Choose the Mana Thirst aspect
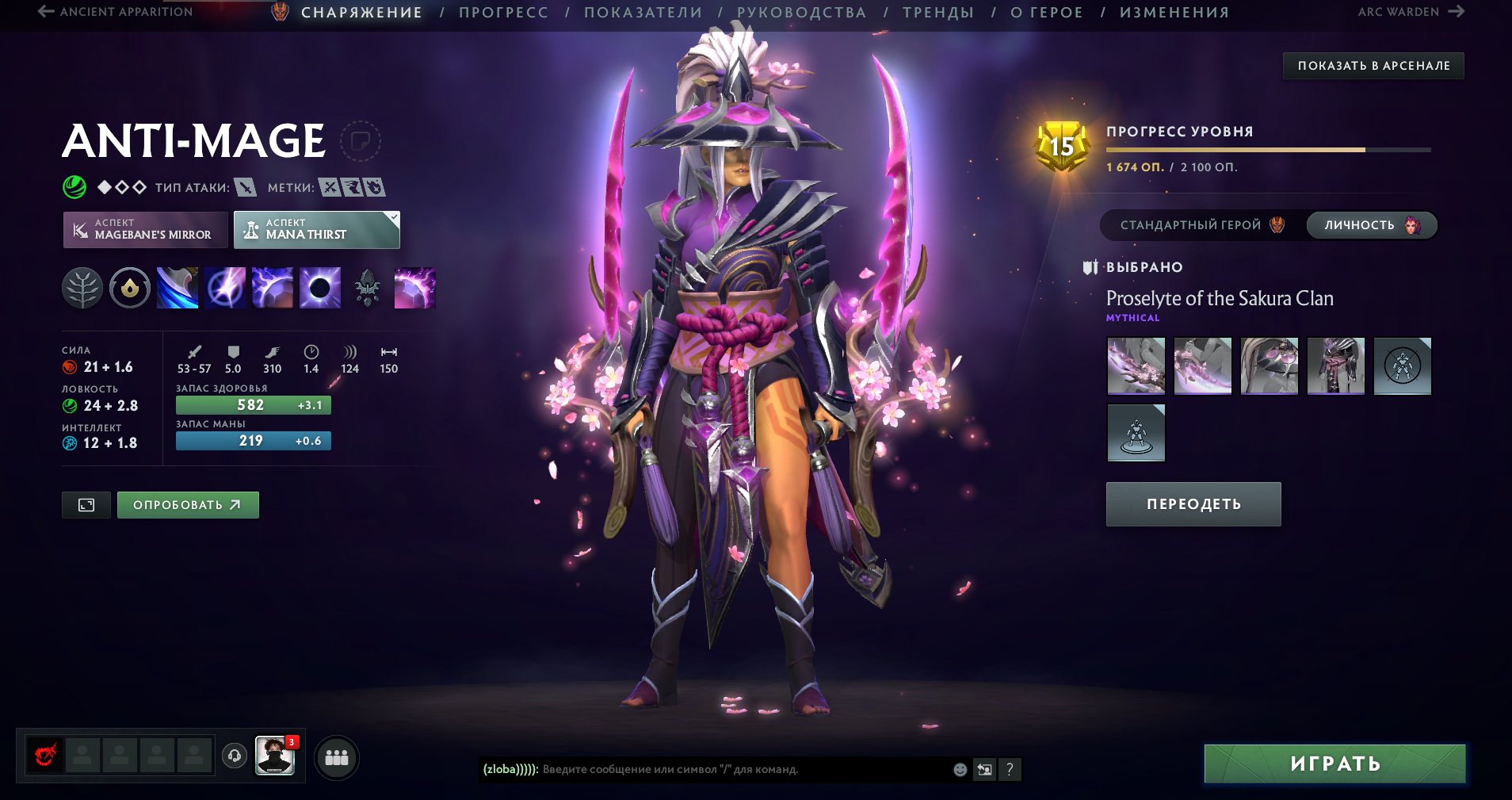The width and height of the screenshot is (1512, 800). pos(316,230)
